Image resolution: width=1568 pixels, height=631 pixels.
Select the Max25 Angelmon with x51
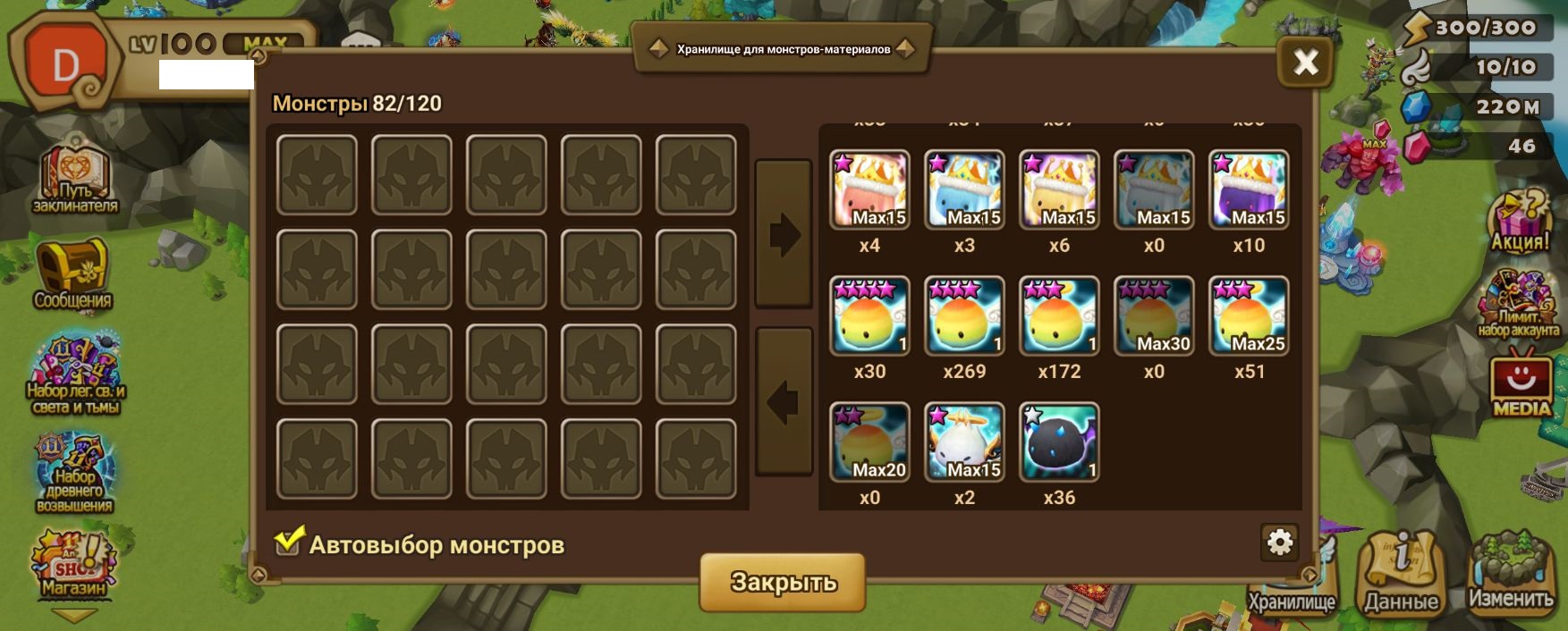(1249, 316)
